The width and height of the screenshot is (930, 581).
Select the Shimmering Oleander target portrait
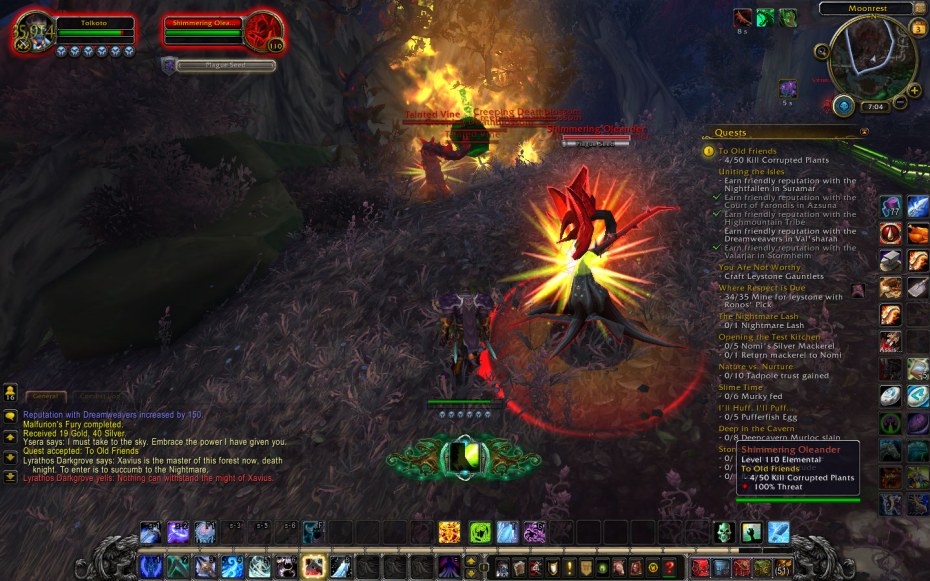pos(265,32)
